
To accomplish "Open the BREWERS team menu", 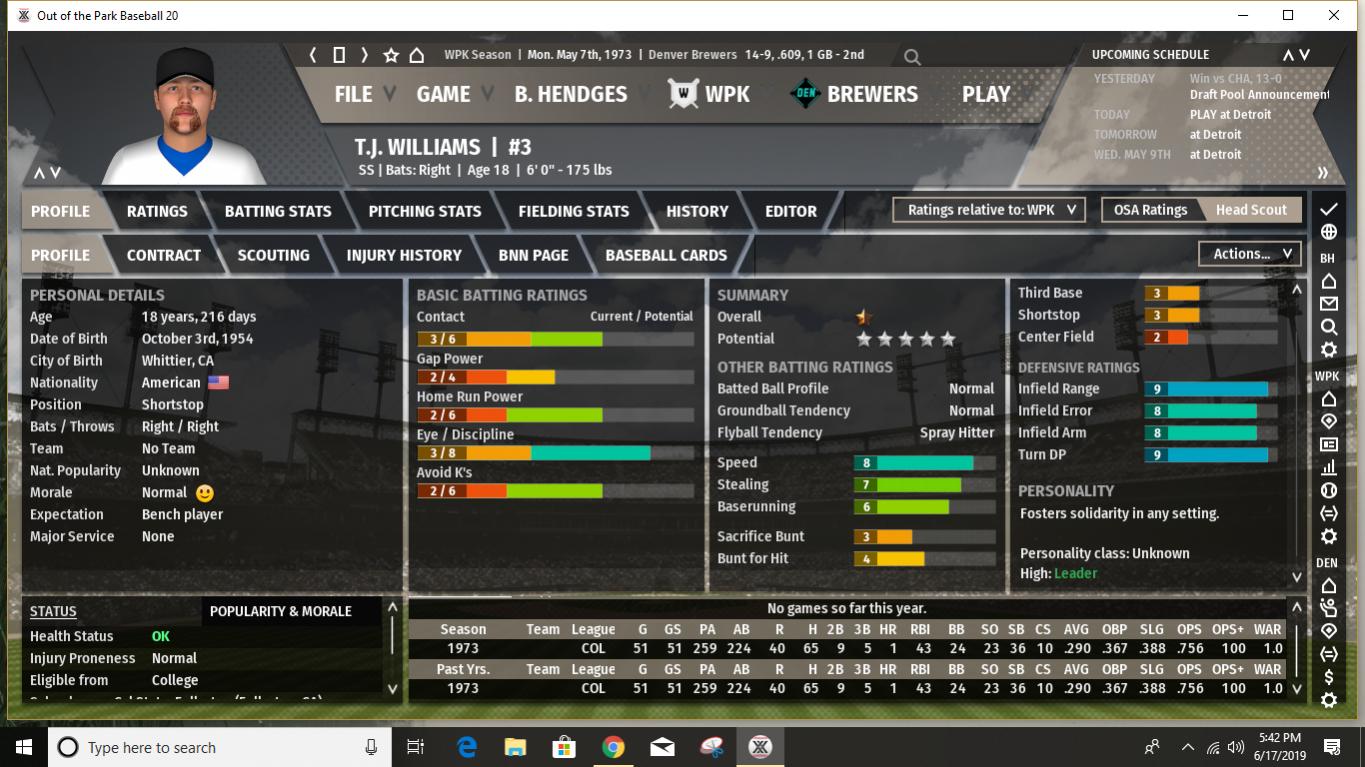I will pos(855,94).
